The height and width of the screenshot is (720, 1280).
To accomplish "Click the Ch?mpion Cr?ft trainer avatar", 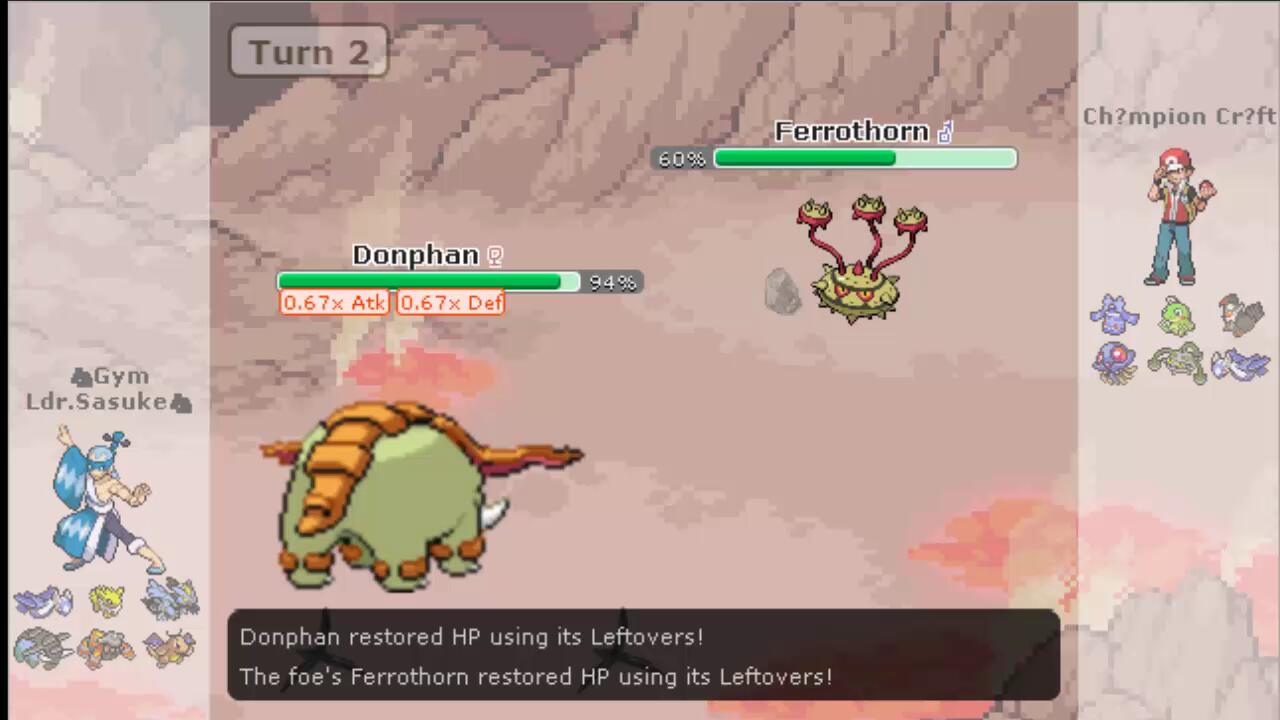I will tap(1178, 217).
